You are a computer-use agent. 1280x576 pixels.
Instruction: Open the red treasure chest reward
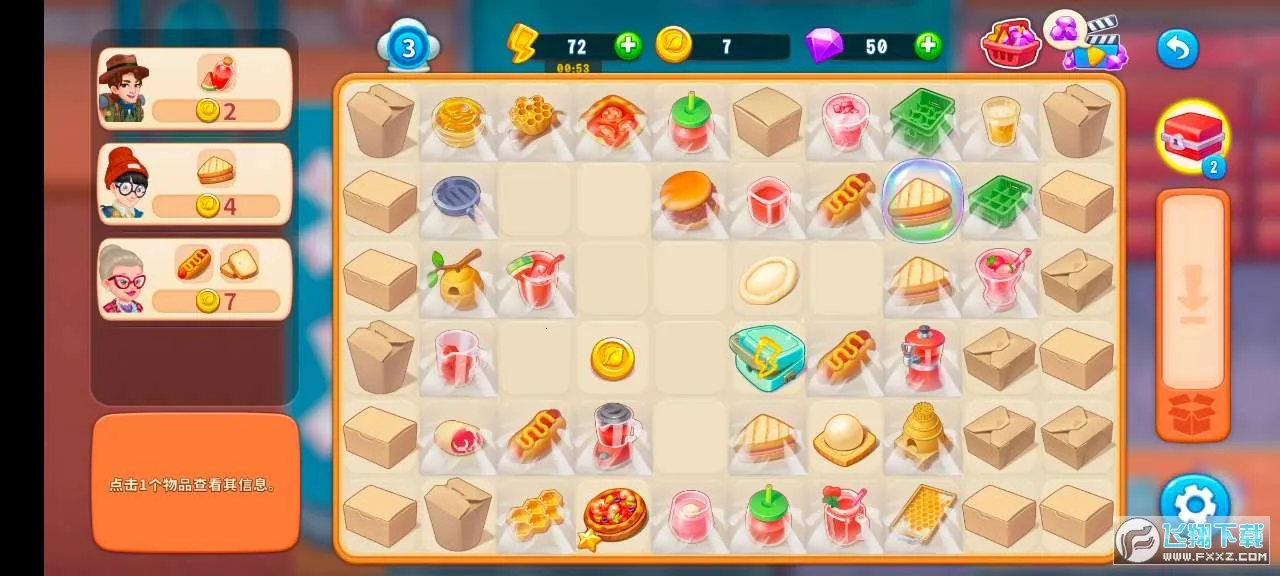point(1191,137)
